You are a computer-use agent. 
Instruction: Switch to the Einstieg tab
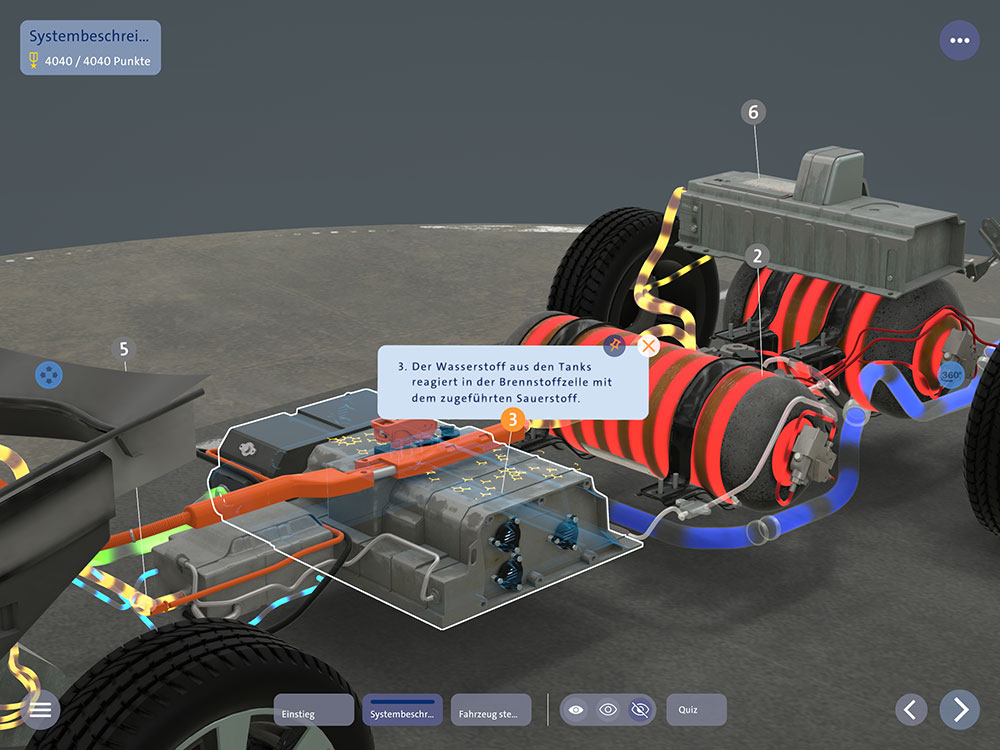point(313,710)
